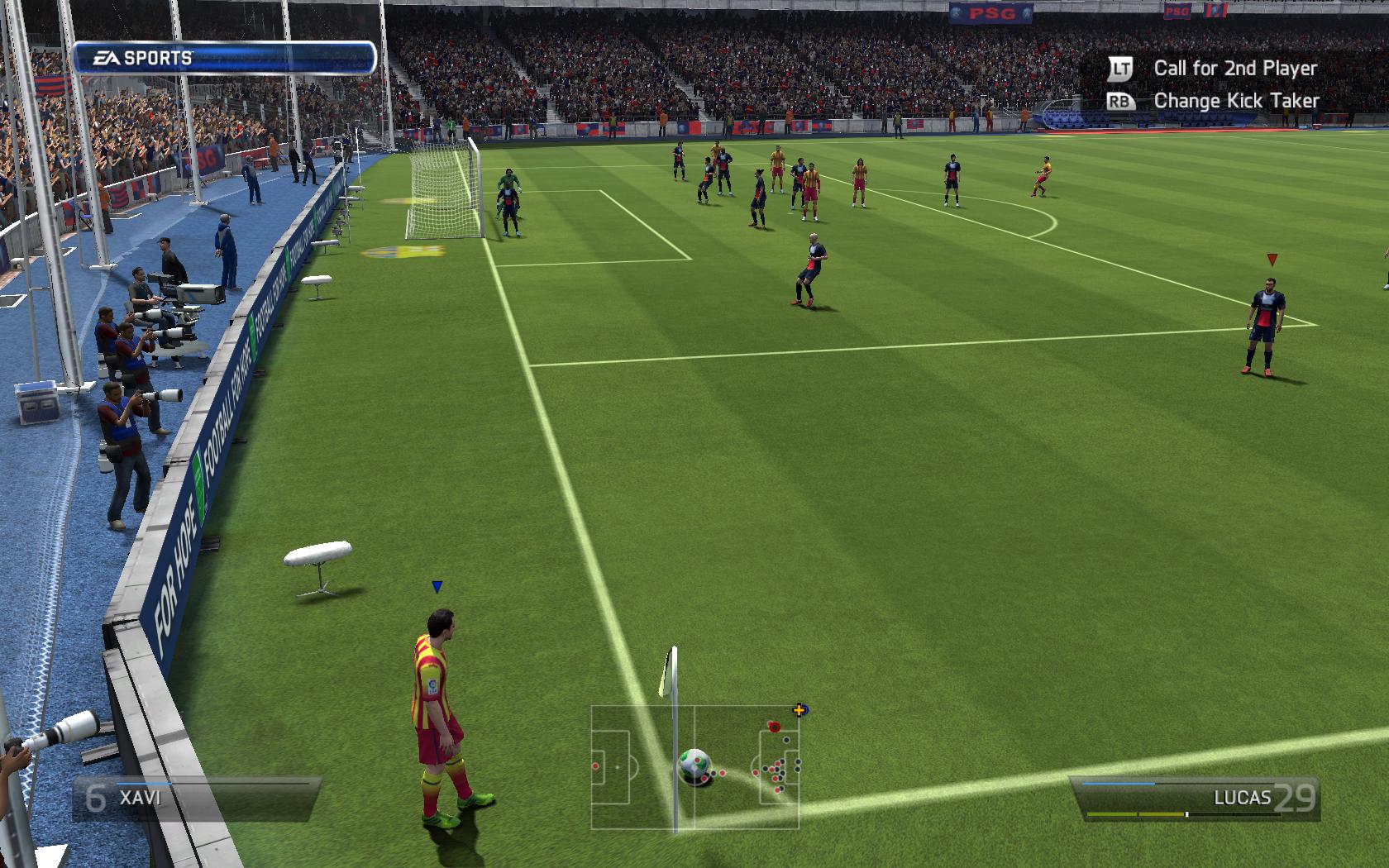Screen dimensions: 1389x868
Task: Click the pitch radar minimap
Action: coord(694,767)
